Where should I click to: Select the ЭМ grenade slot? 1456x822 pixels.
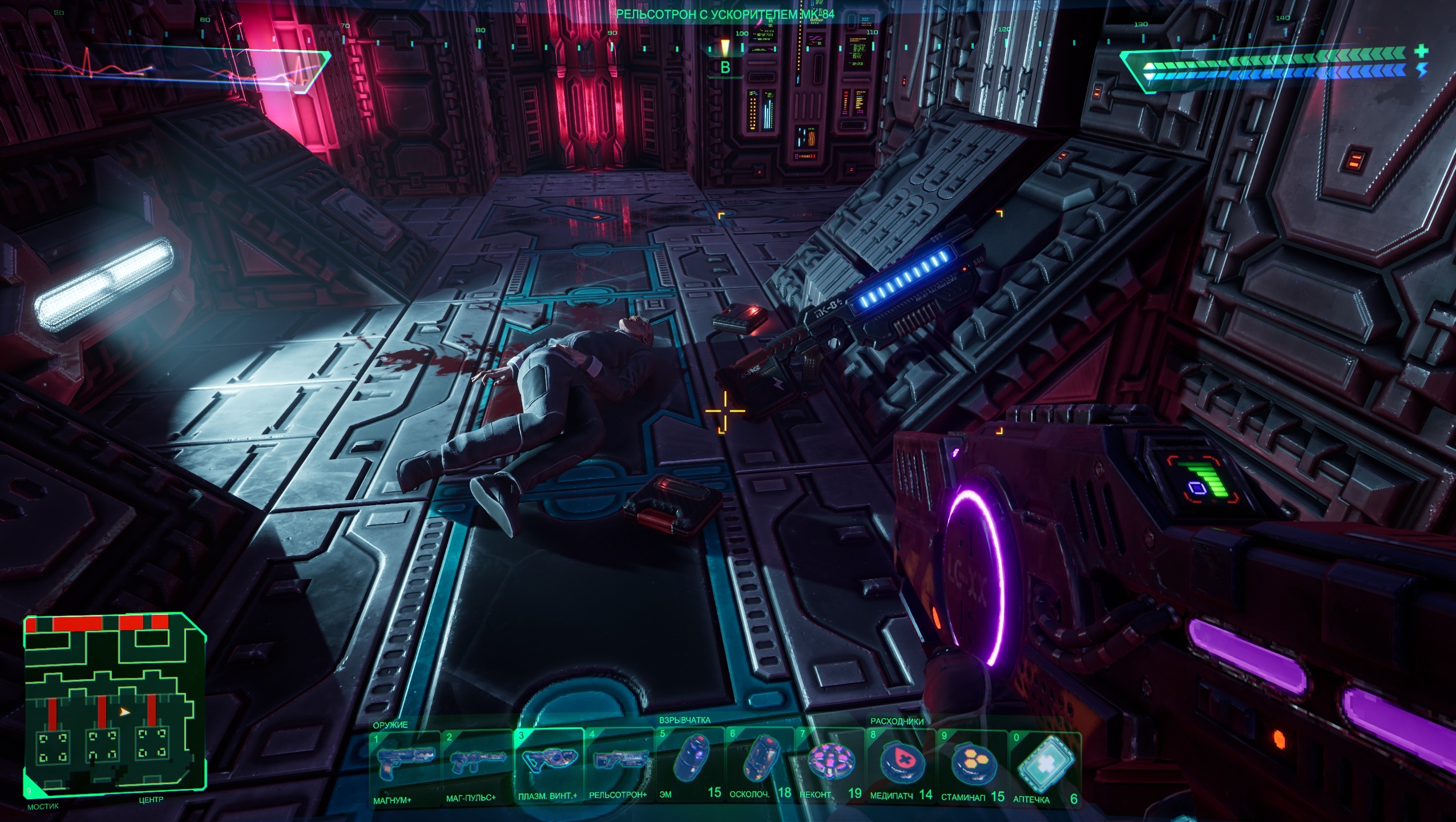tap(689, 764)
